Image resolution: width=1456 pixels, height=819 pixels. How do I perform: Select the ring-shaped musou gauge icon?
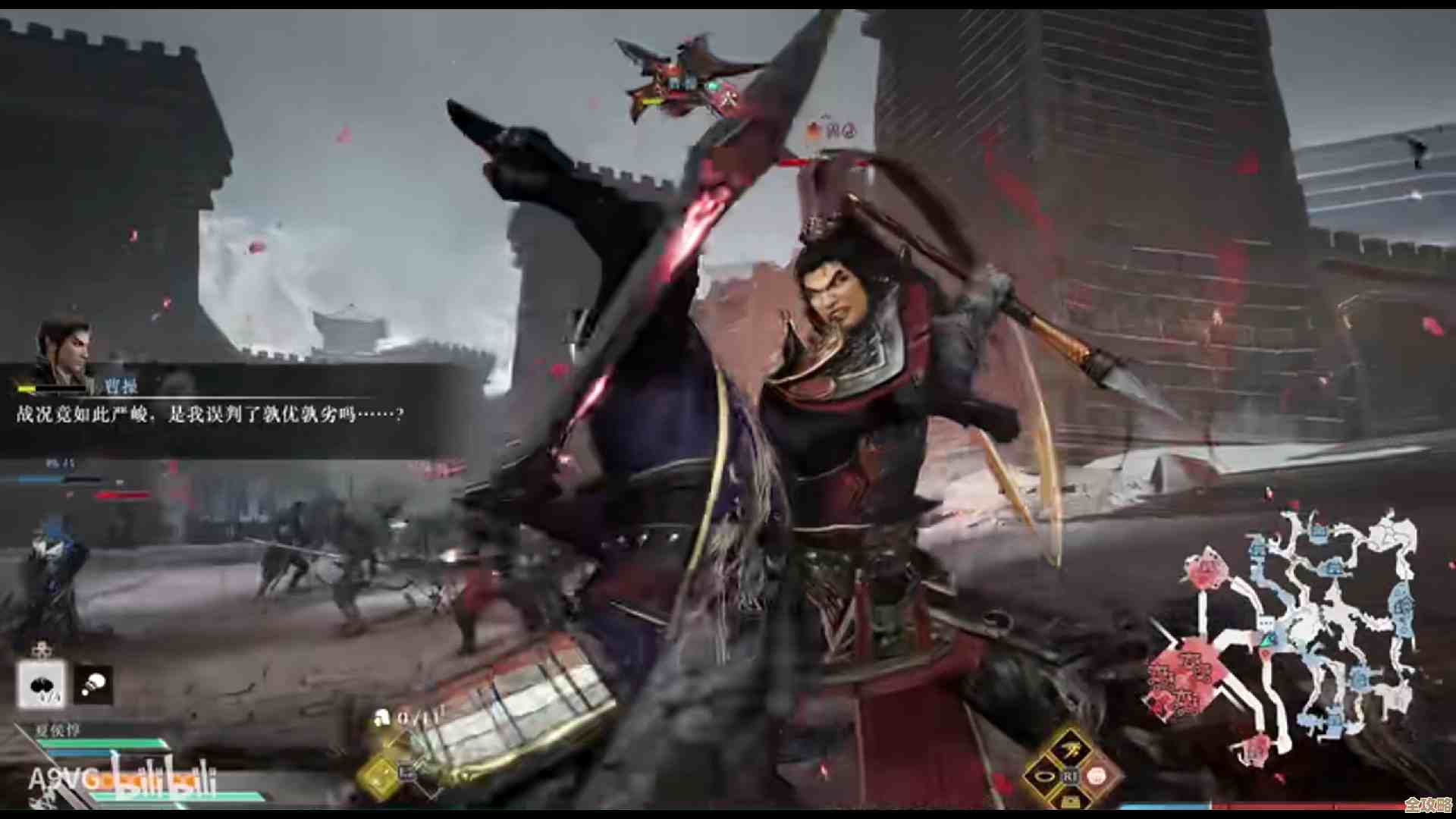[x=1045, y=777]
